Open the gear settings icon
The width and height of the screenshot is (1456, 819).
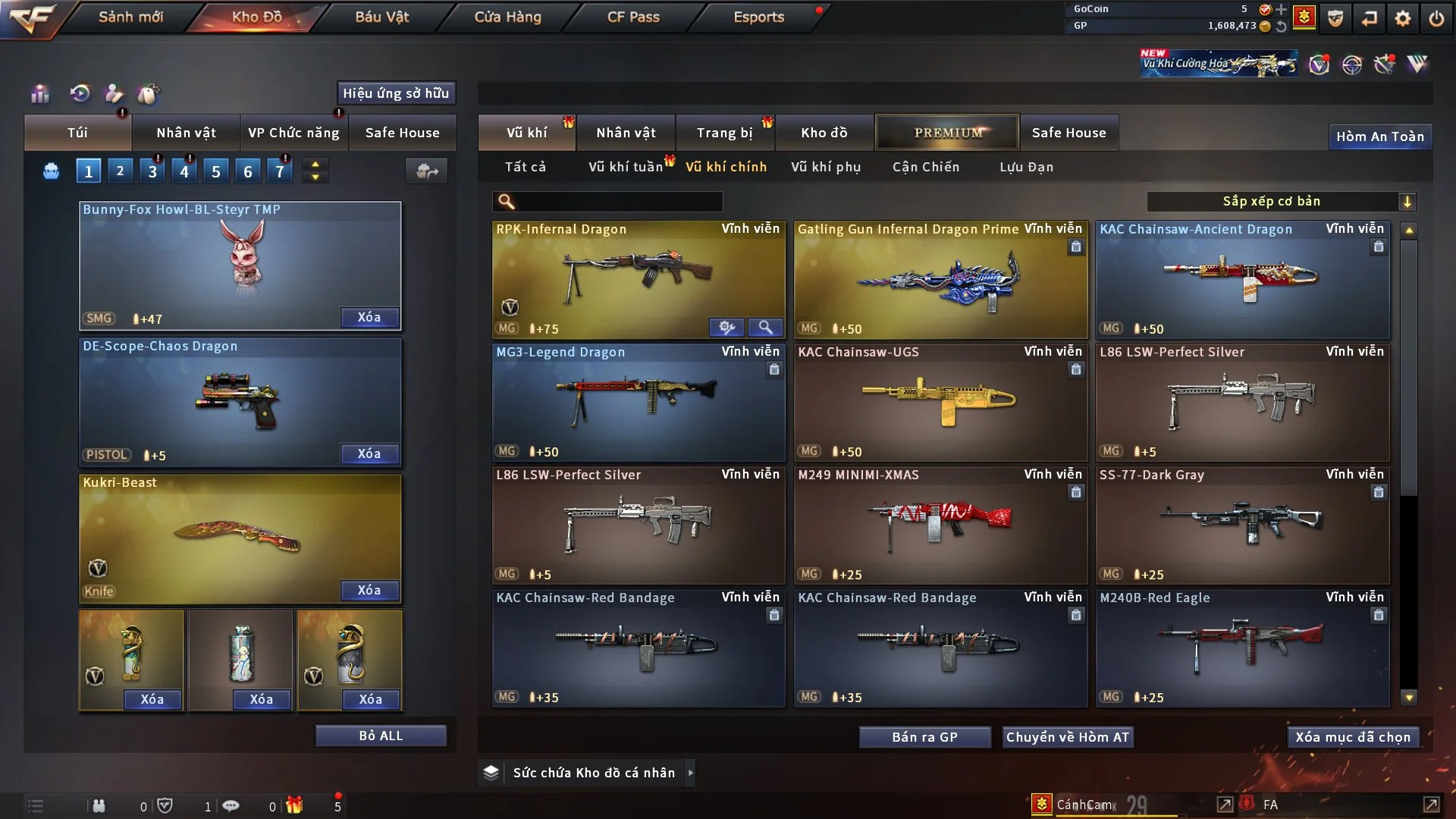point(1402,18)
